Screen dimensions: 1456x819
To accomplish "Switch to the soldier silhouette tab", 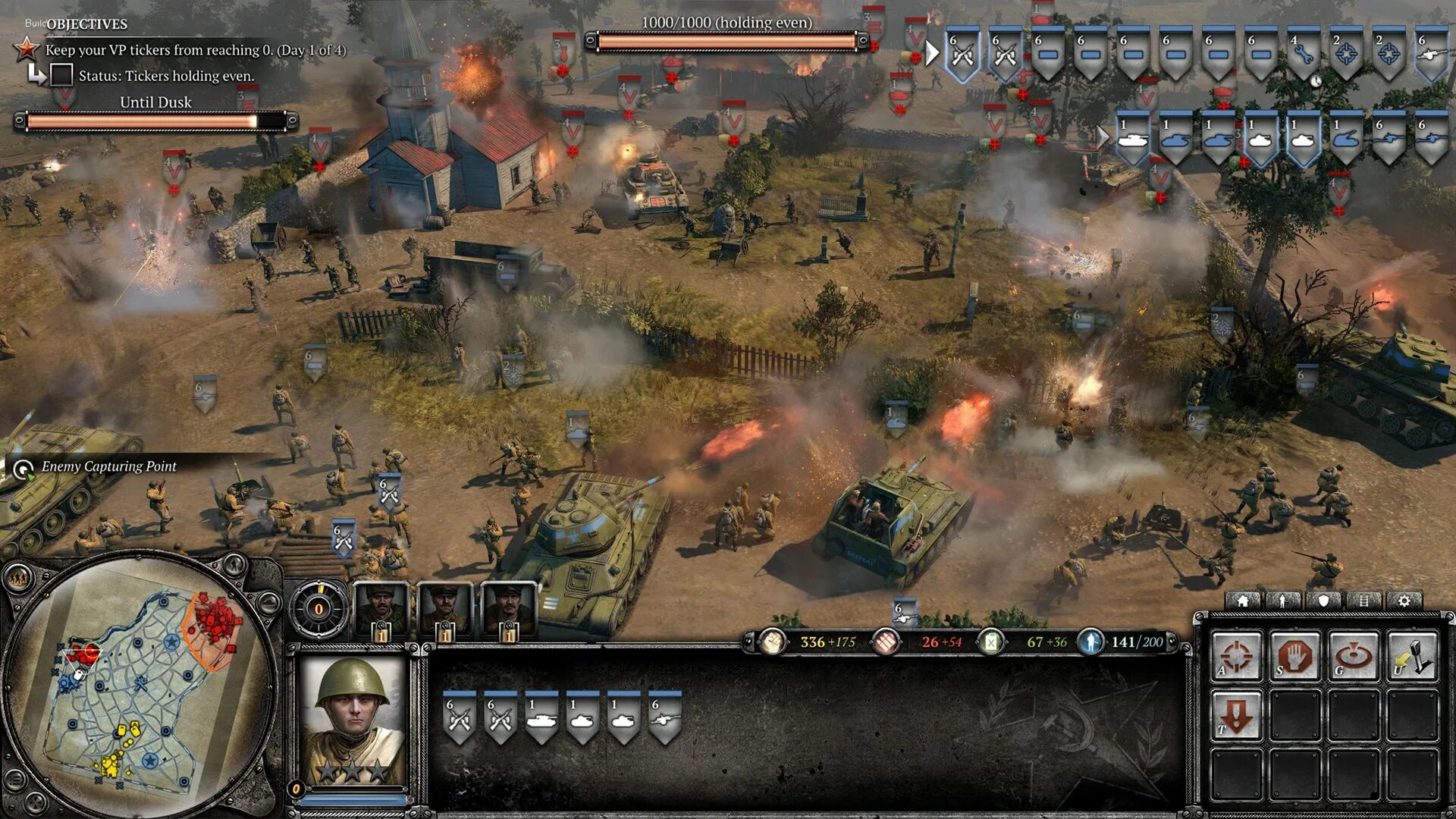I will coord(1283,601).
